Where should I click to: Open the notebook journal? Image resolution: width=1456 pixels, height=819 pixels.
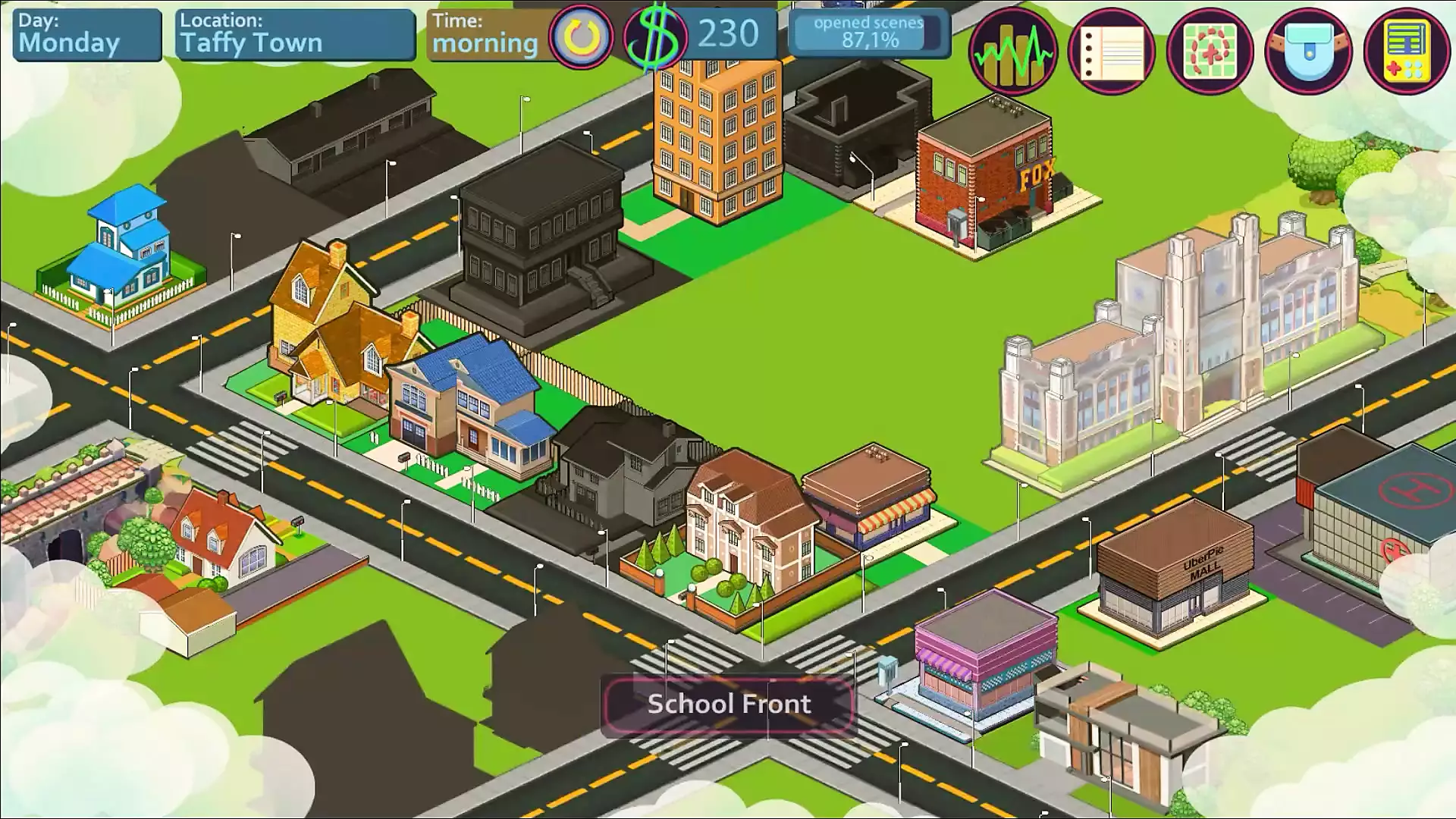click(x=1112, y=51)
